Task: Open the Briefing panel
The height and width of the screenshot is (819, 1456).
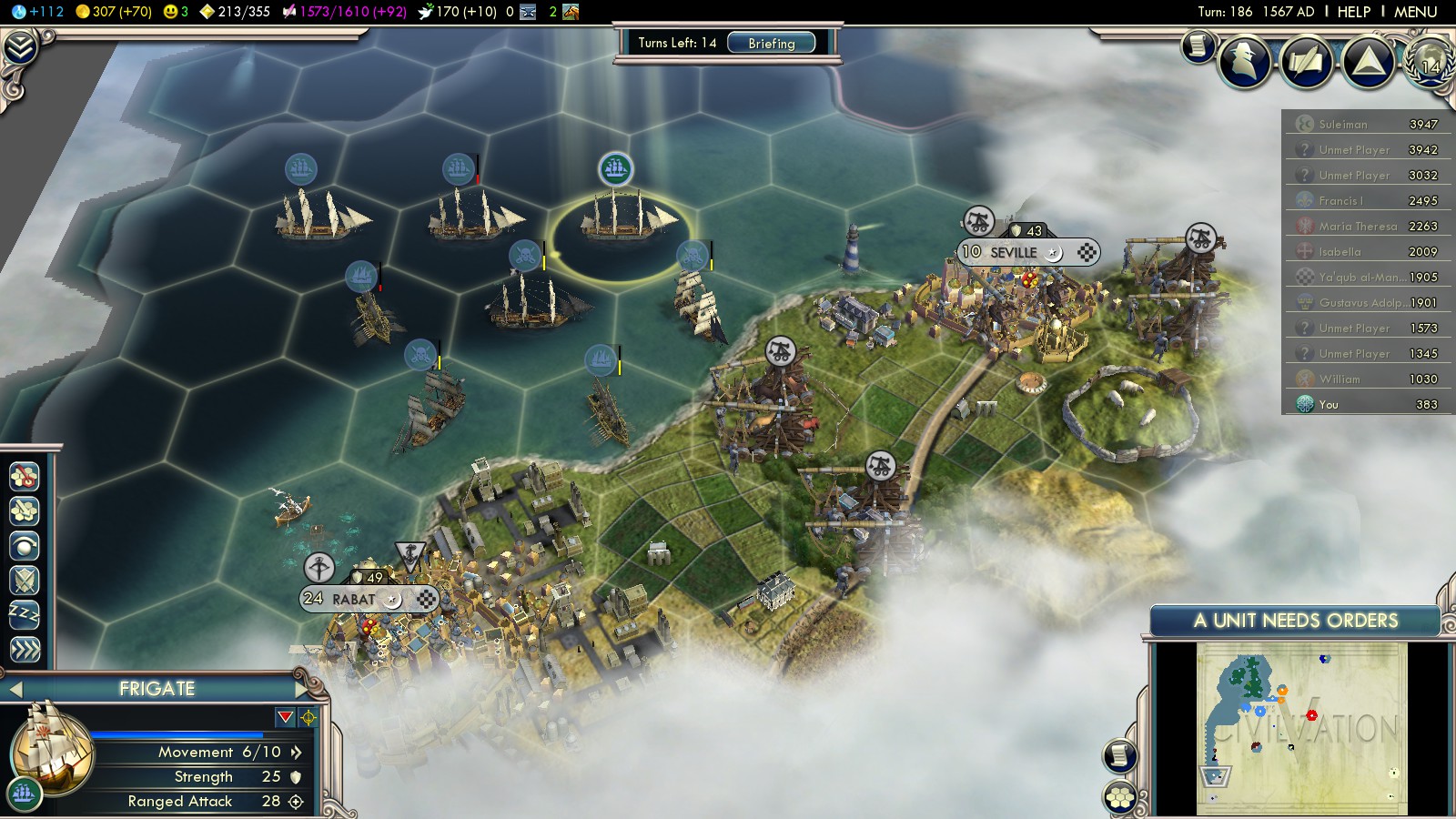Action: pos(771,43)
